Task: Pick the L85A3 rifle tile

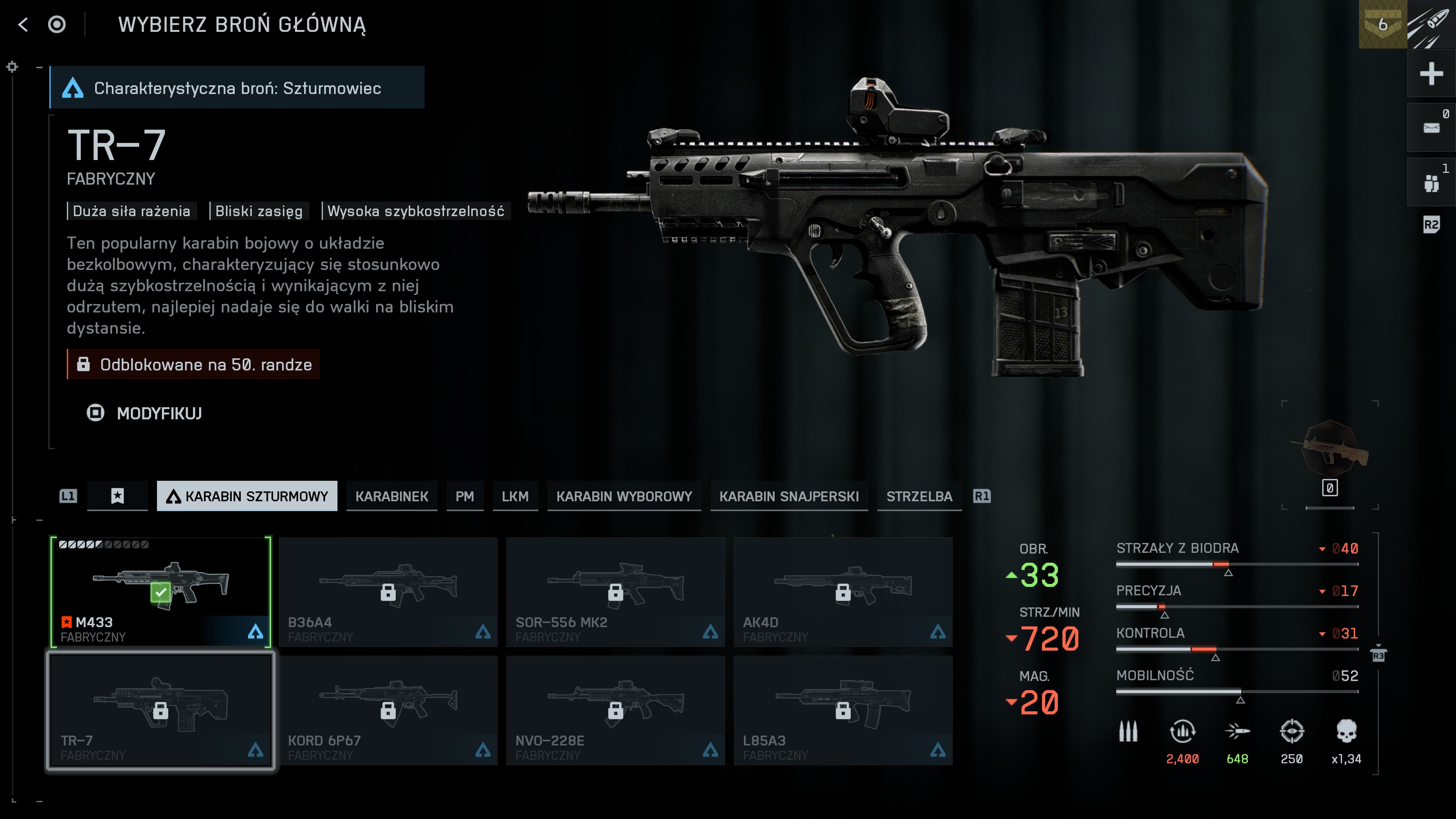Action: point(842,710)
